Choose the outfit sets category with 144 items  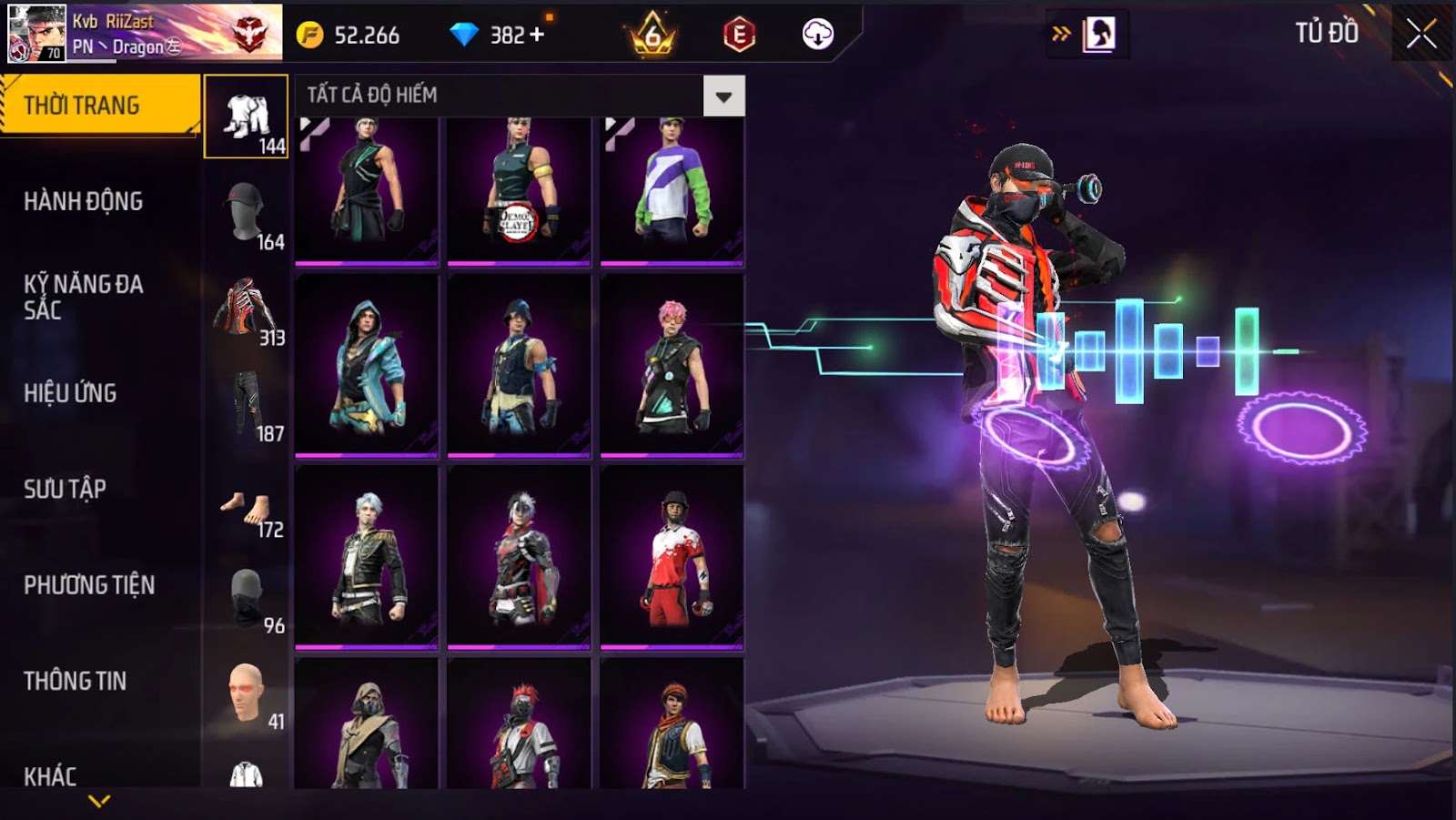click(247, 117)
